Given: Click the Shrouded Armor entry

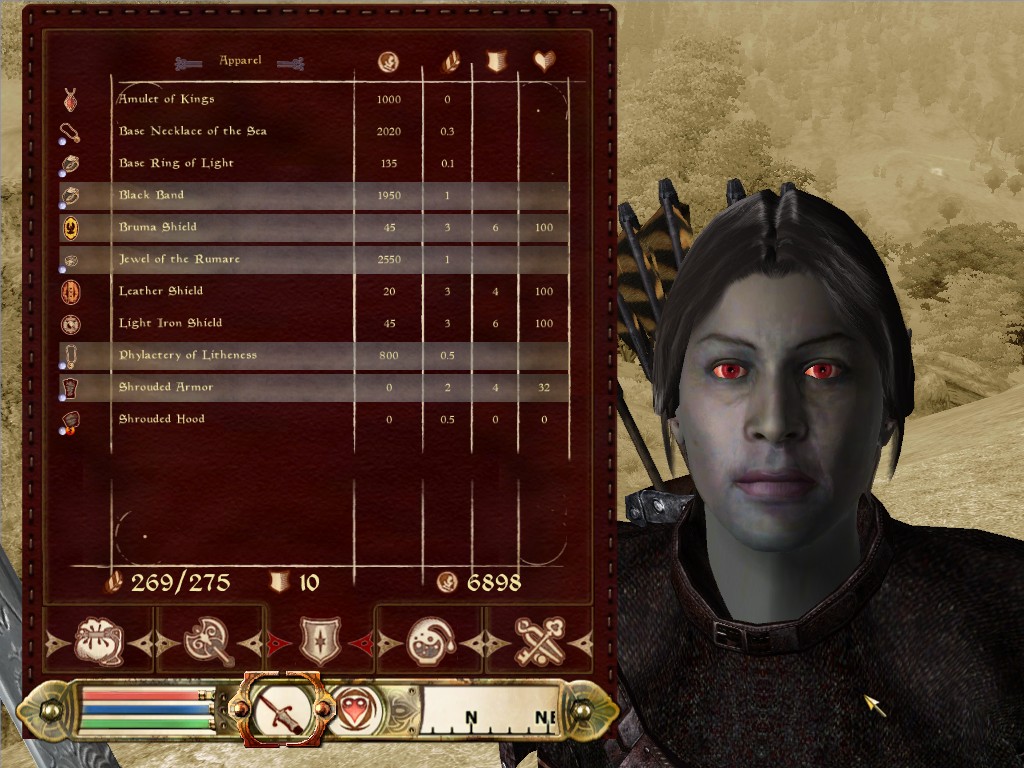Looking at the screenshot, I should [166, 387].
